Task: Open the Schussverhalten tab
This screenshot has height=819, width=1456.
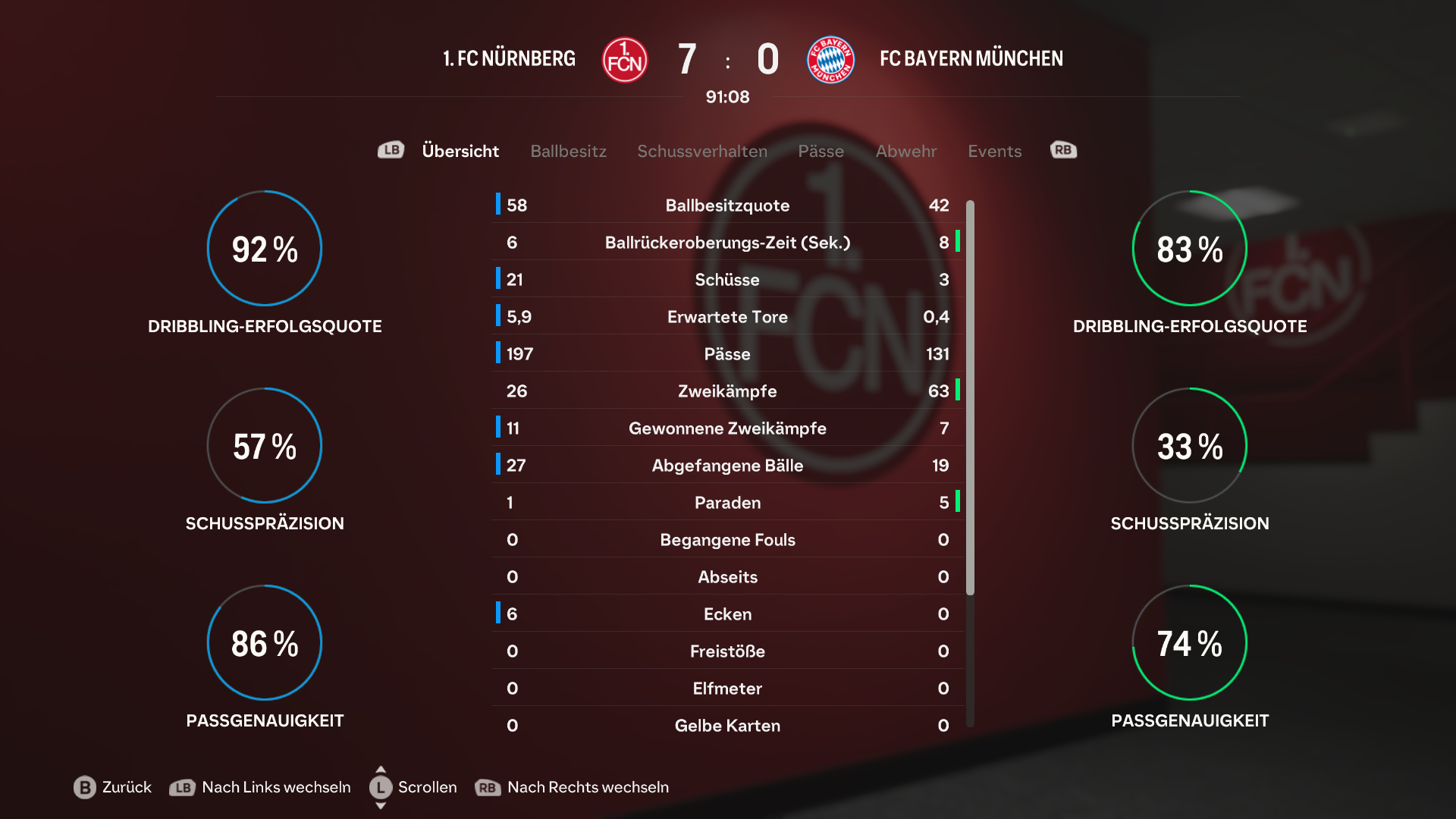Action: [x=701, y=151]
